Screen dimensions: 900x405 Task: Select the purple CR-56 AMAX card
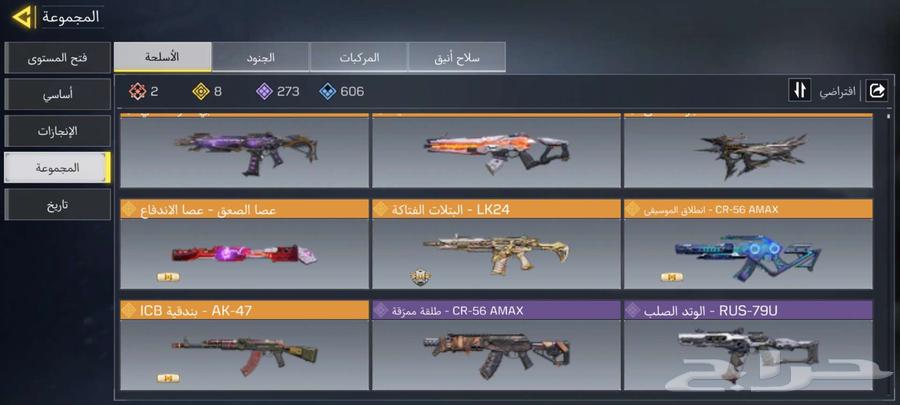tap(495, 347)
